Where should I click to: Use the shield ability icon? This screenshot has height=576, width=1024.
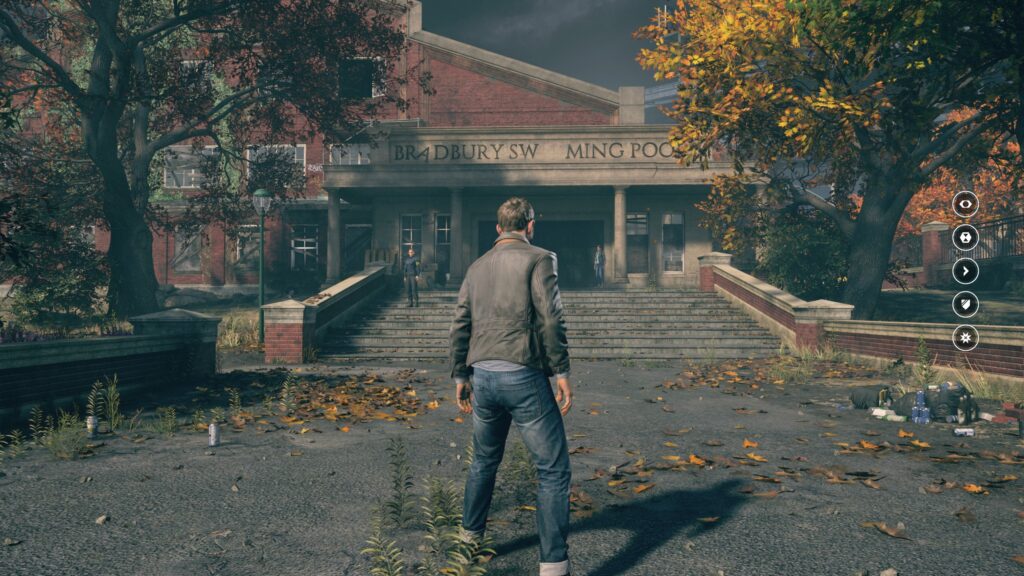[x=965, y=304]
